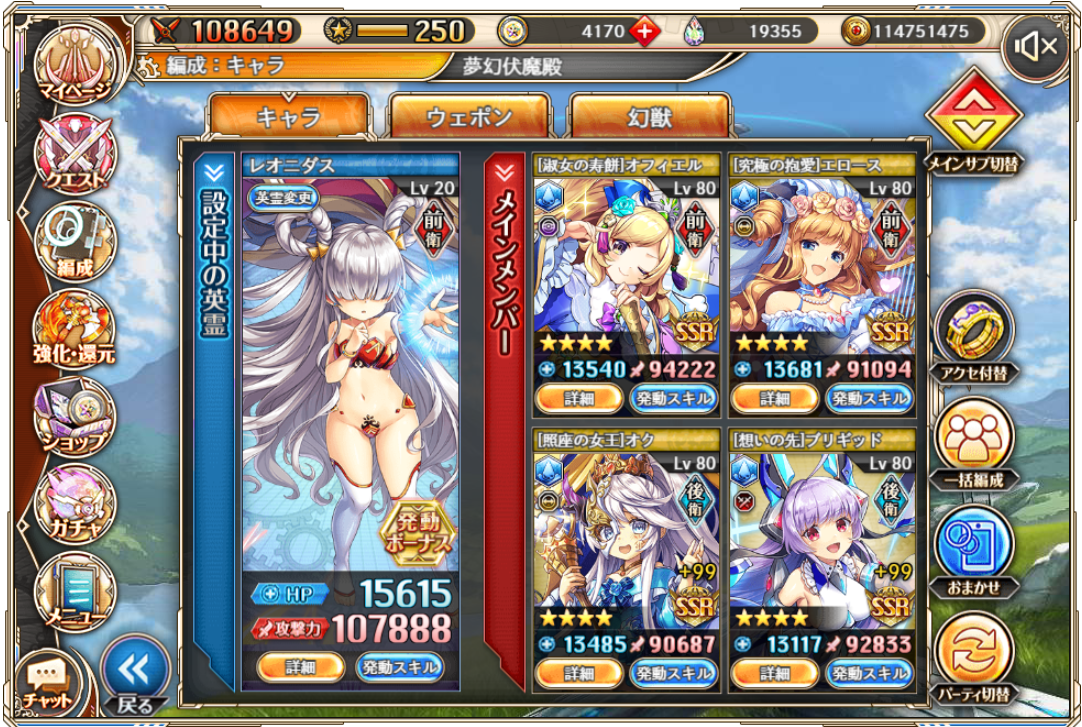1082x727 pixels.
Task: Toggle the sound mute speaker icon
Action: coord(1037,45)
